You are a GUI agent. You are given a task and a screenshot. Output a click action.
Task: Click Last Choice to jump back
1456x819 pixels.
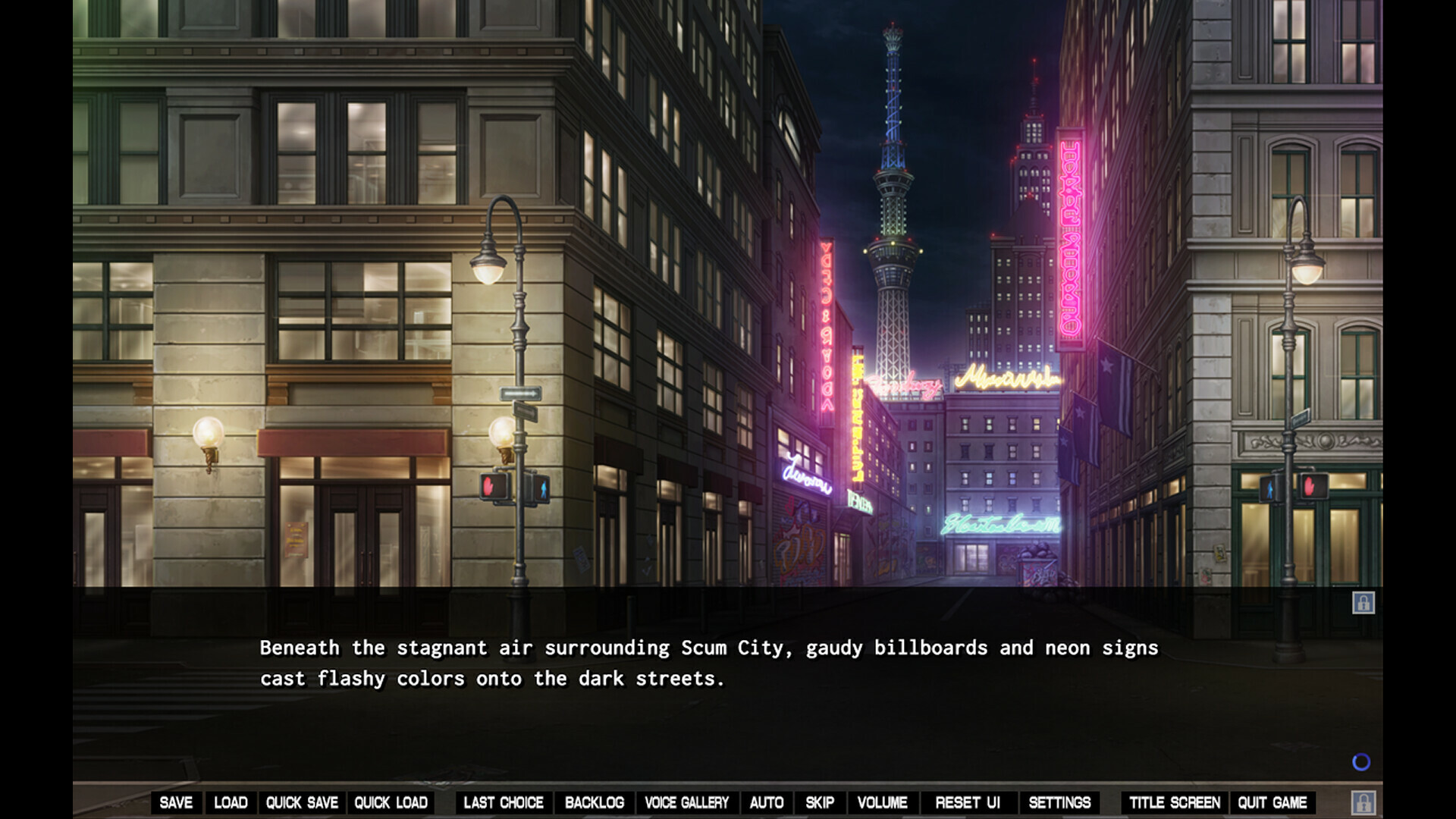click(x=504, y=802)
